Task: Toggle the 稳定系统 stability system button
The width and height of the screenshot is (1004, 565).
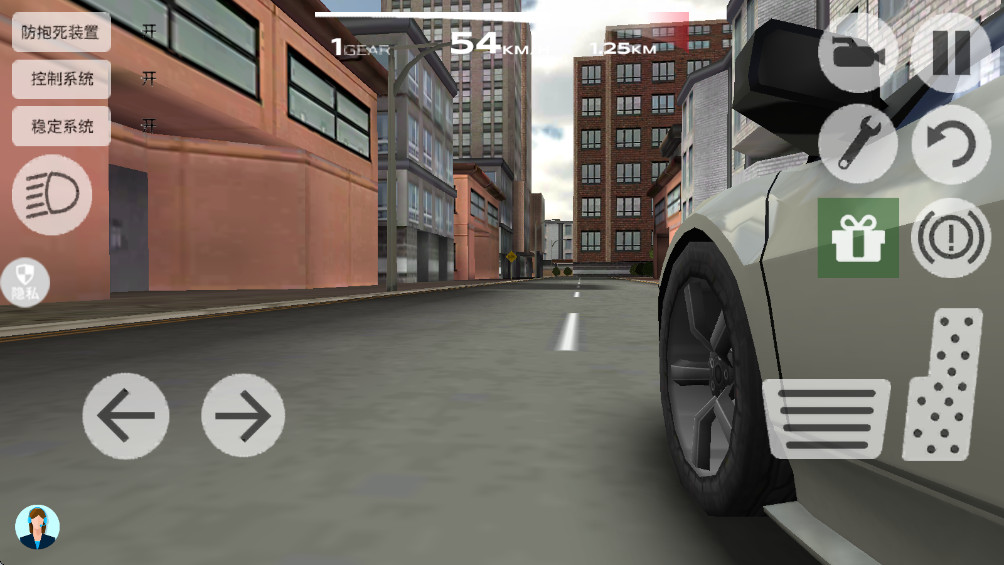Action: coord(61,126)
